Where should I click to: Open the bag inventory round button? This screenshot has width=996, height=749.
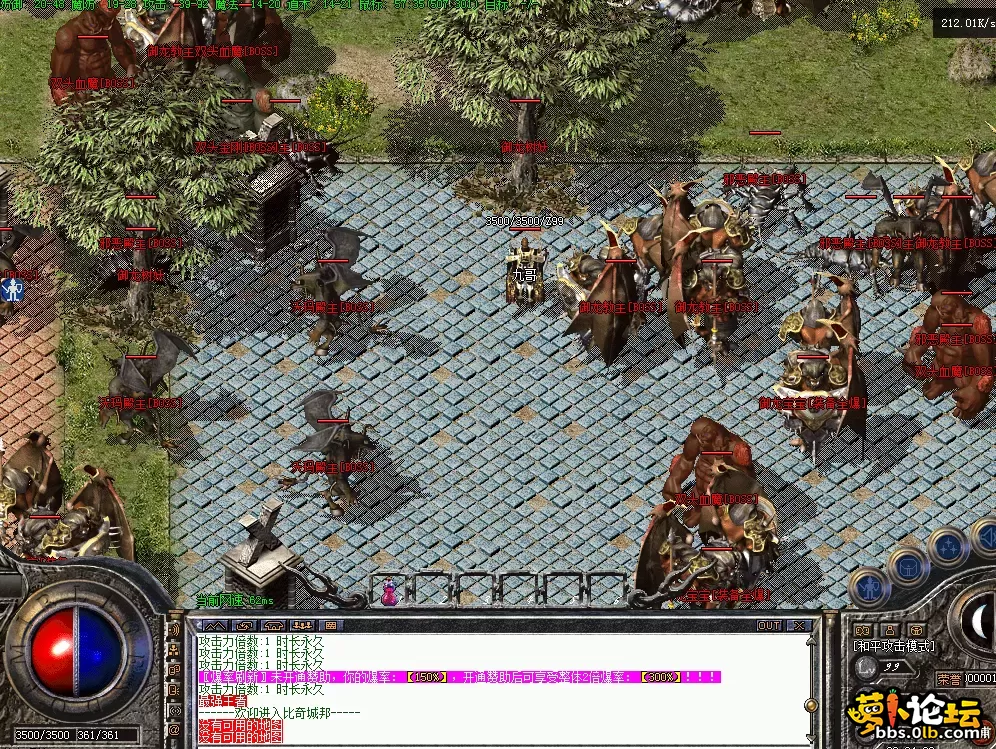(908, 566)
